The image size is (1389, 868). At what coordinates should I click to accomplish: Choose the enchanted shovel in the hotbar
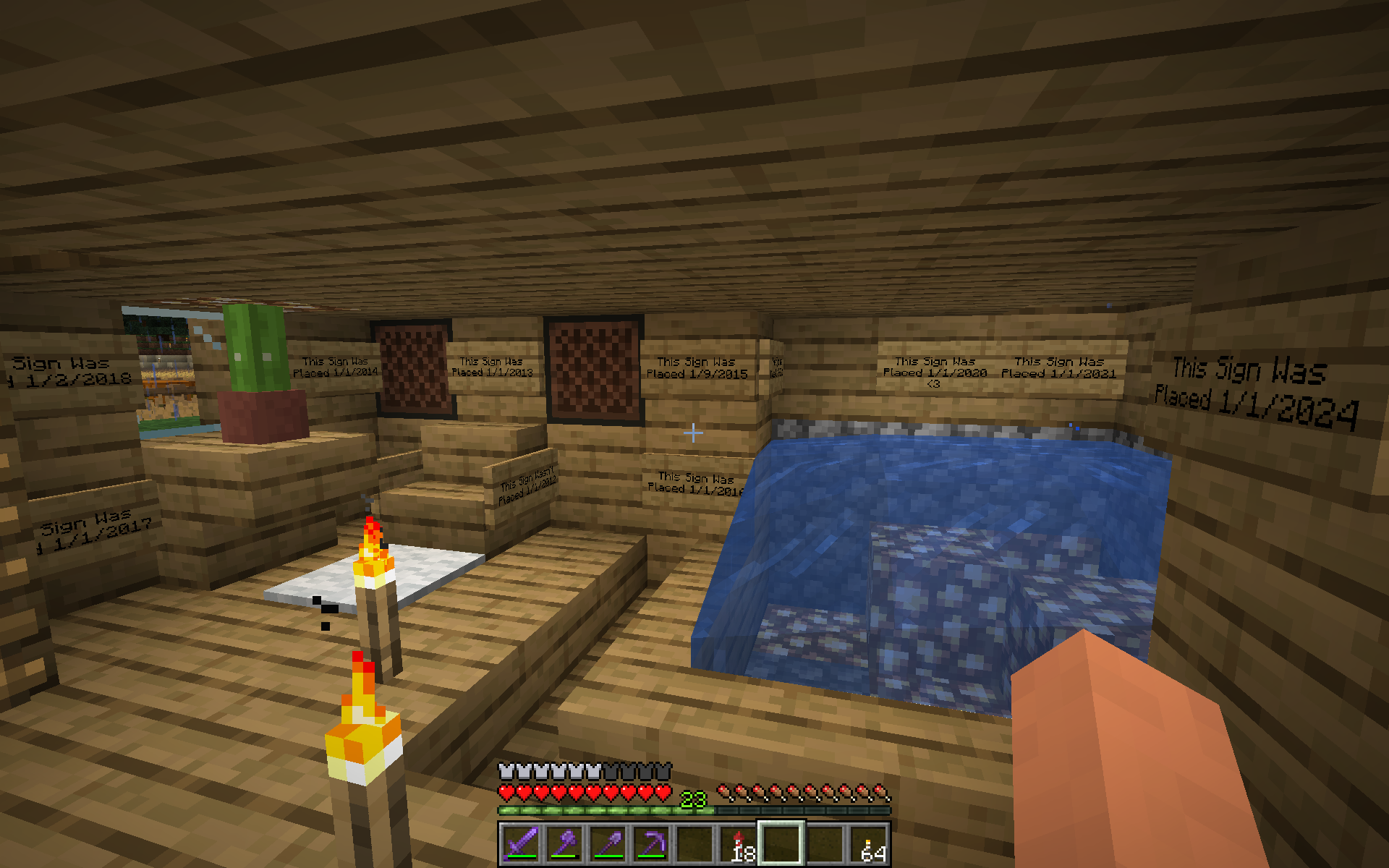[x=608, y=843]
